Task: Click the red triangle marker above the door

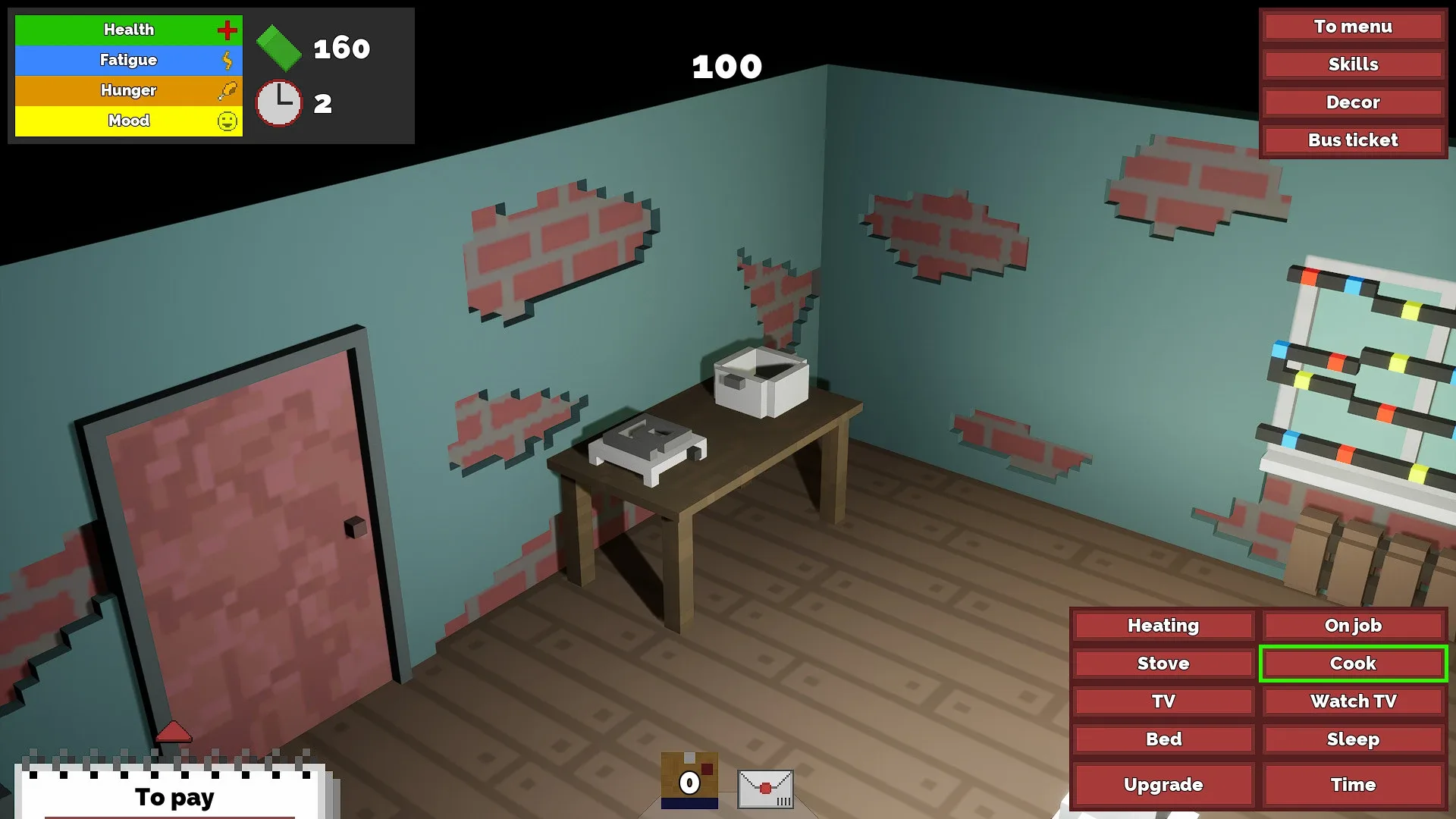Action: (x=174, y=732)
